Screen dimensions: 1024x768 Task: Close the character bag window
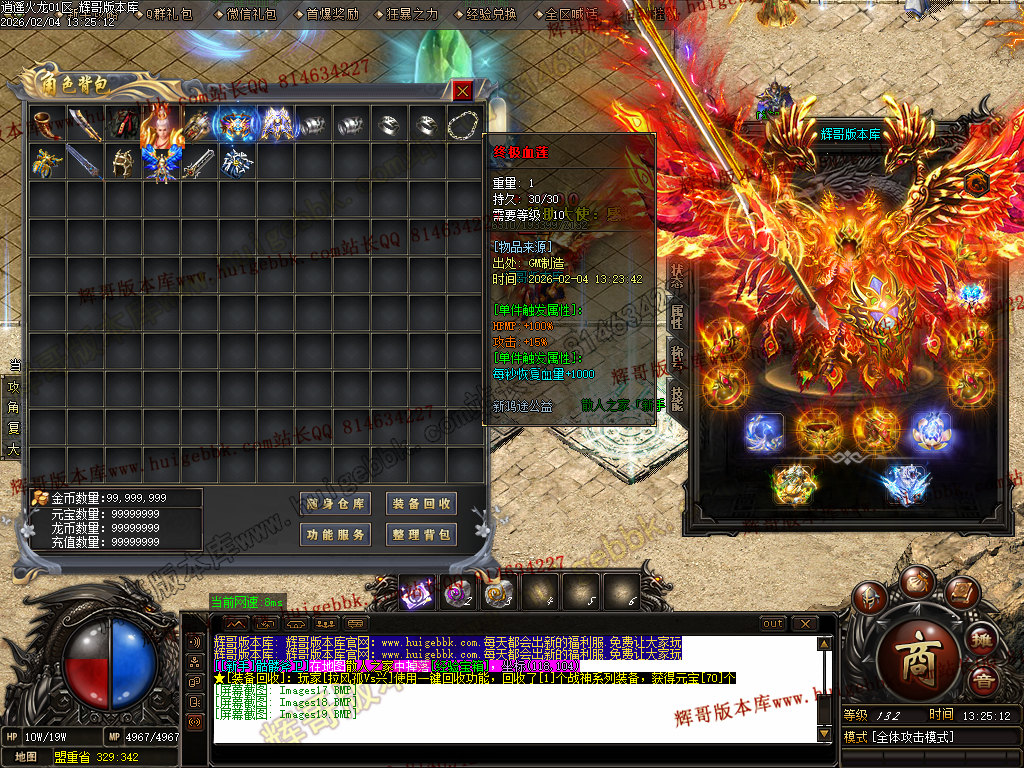tap(462, 91)
